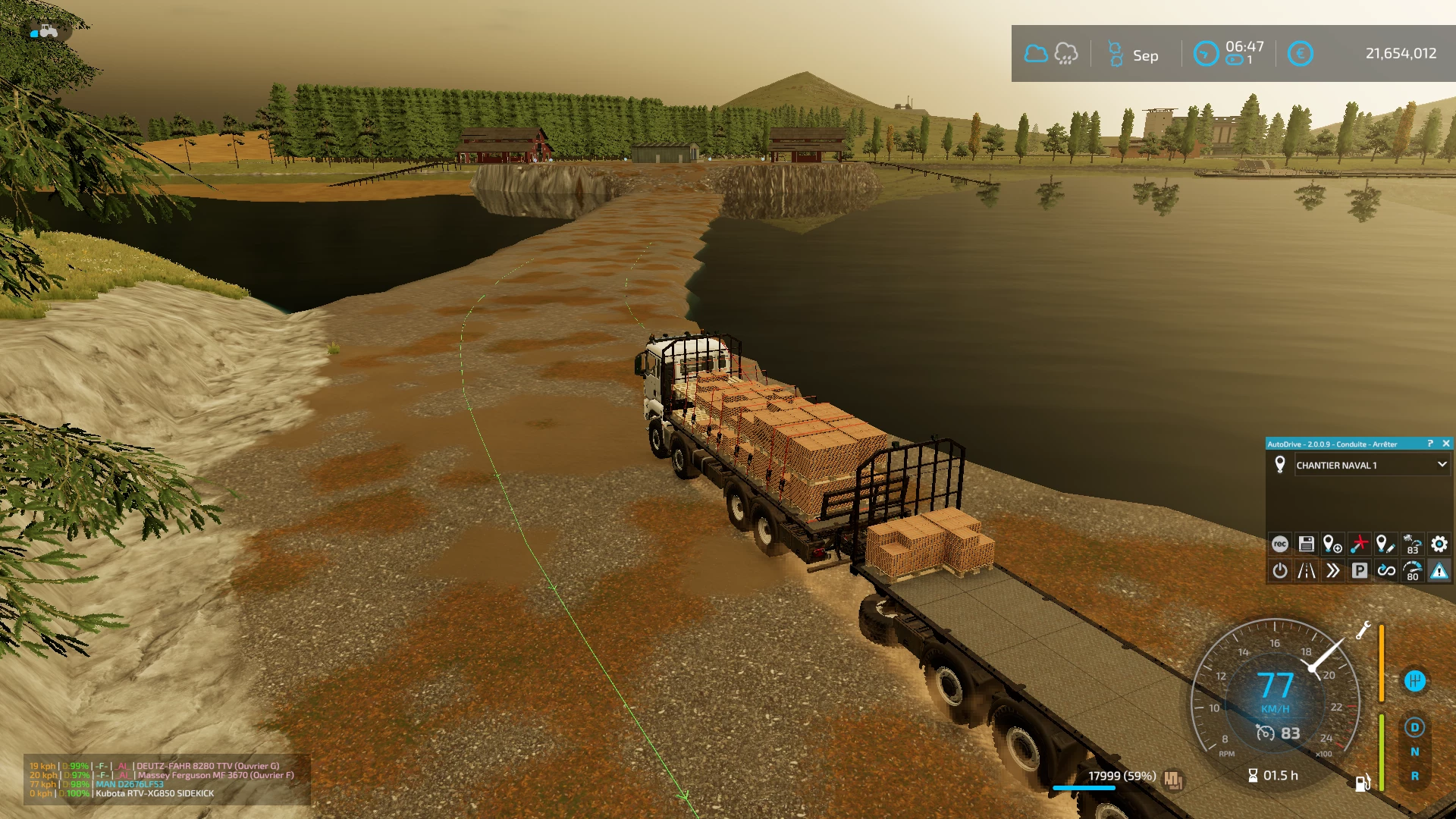Toggle the loop route icon
This screenshot has width=1456, height=819.
point(1385,570)
